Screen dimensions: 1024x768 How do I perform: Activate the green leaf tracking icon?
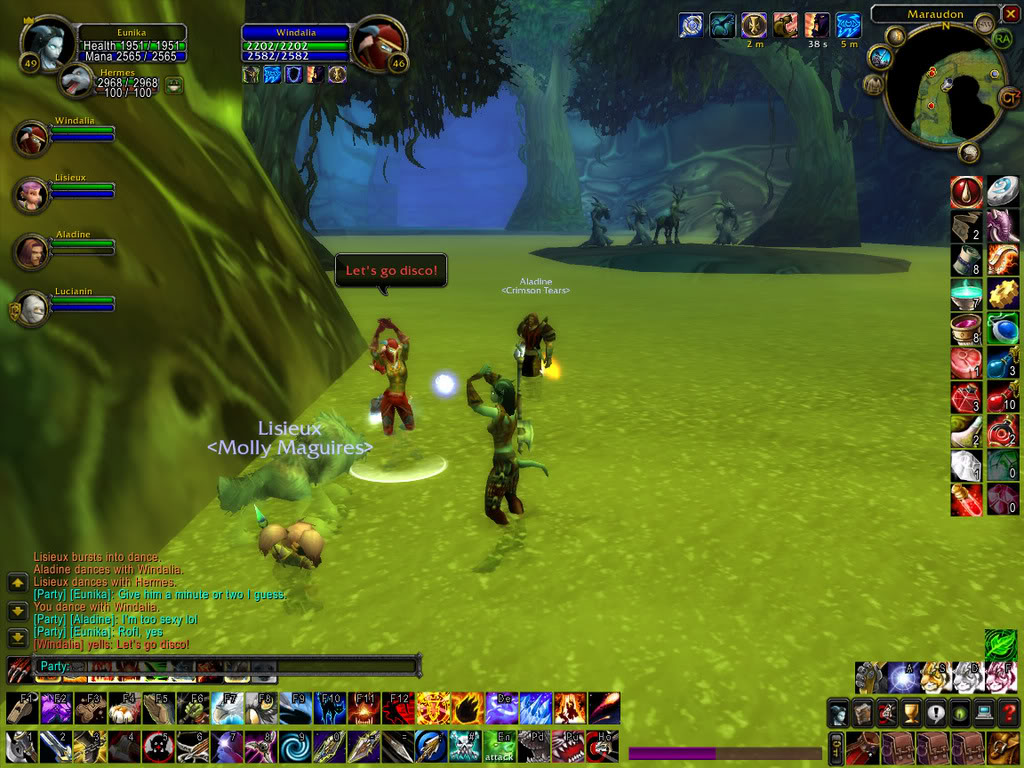pos(1000,644)
